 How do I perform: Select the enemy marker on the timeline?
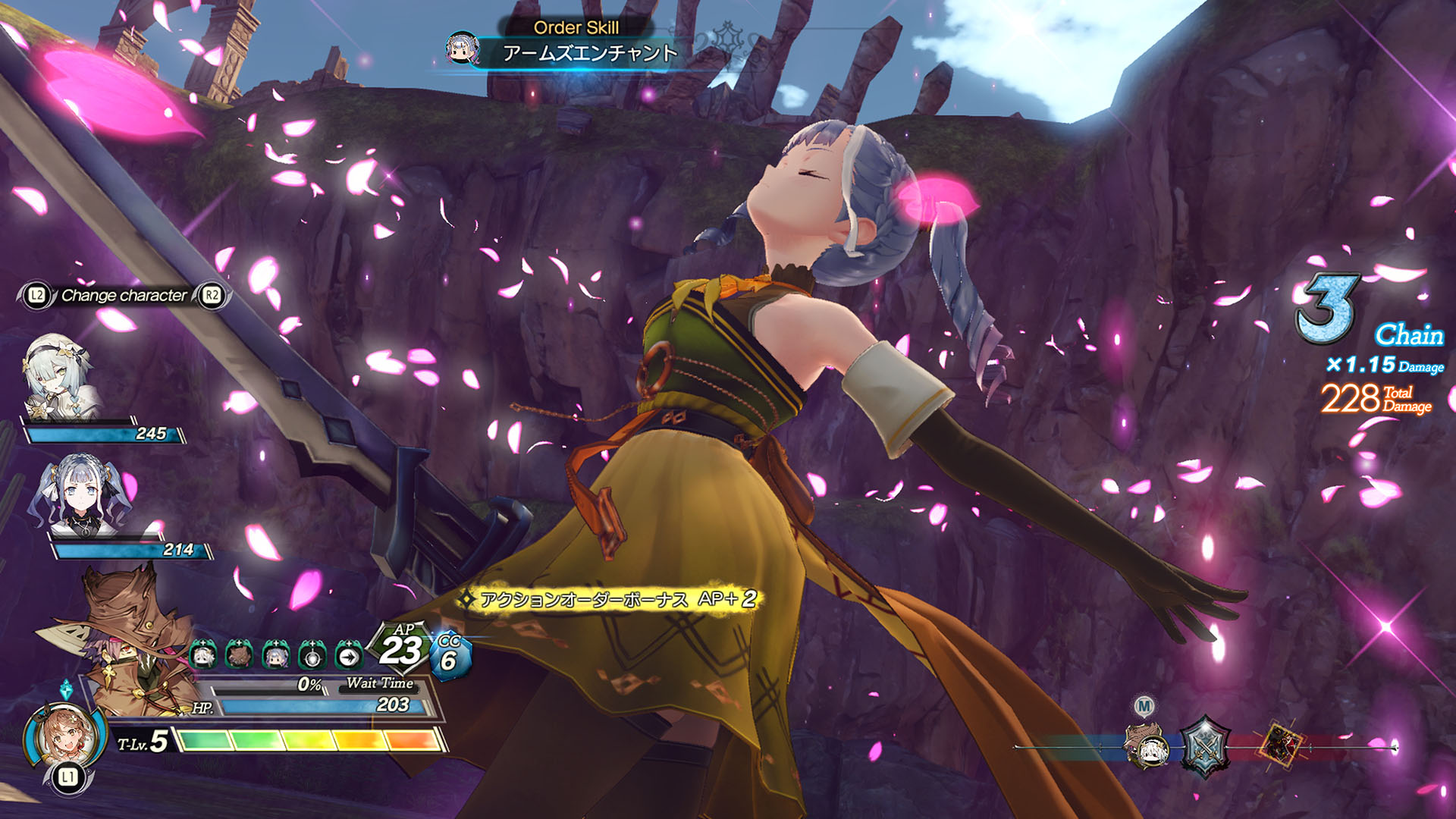(x=1282, y=744)
